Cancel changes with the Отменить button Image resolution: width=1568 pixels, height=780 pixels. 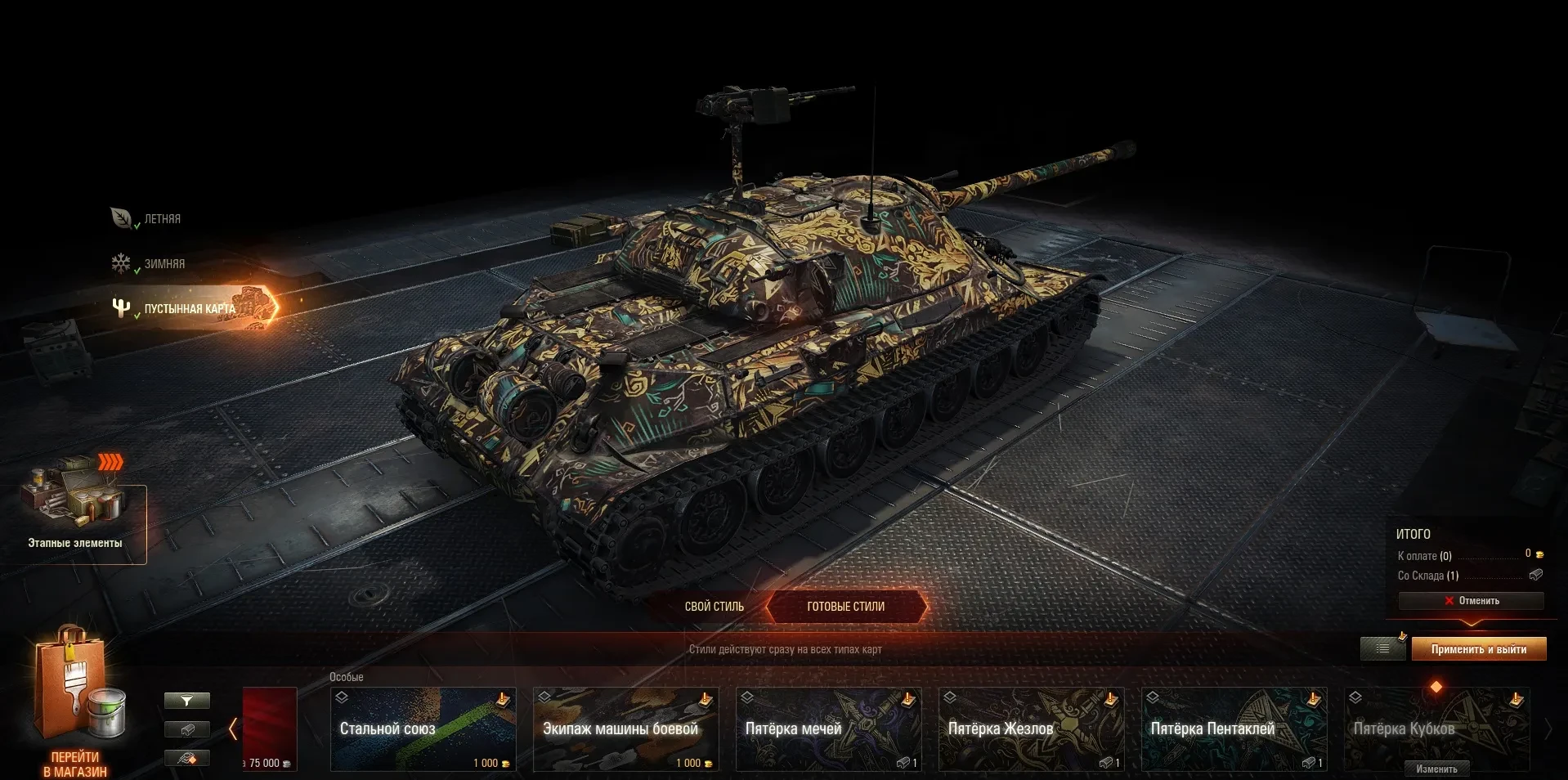coord(1471,601)
